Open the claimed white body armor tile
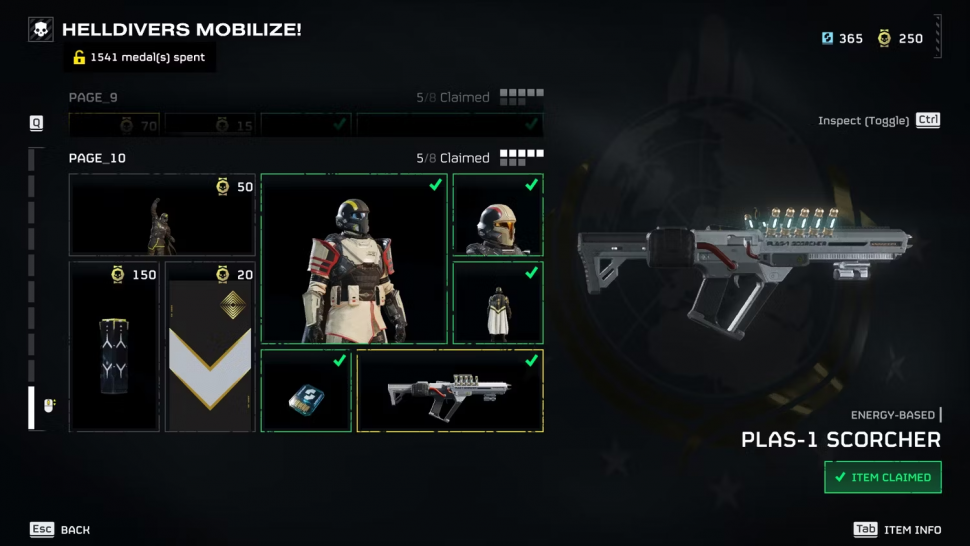Viewport: 970px width, 546px height. pos(354,259)
